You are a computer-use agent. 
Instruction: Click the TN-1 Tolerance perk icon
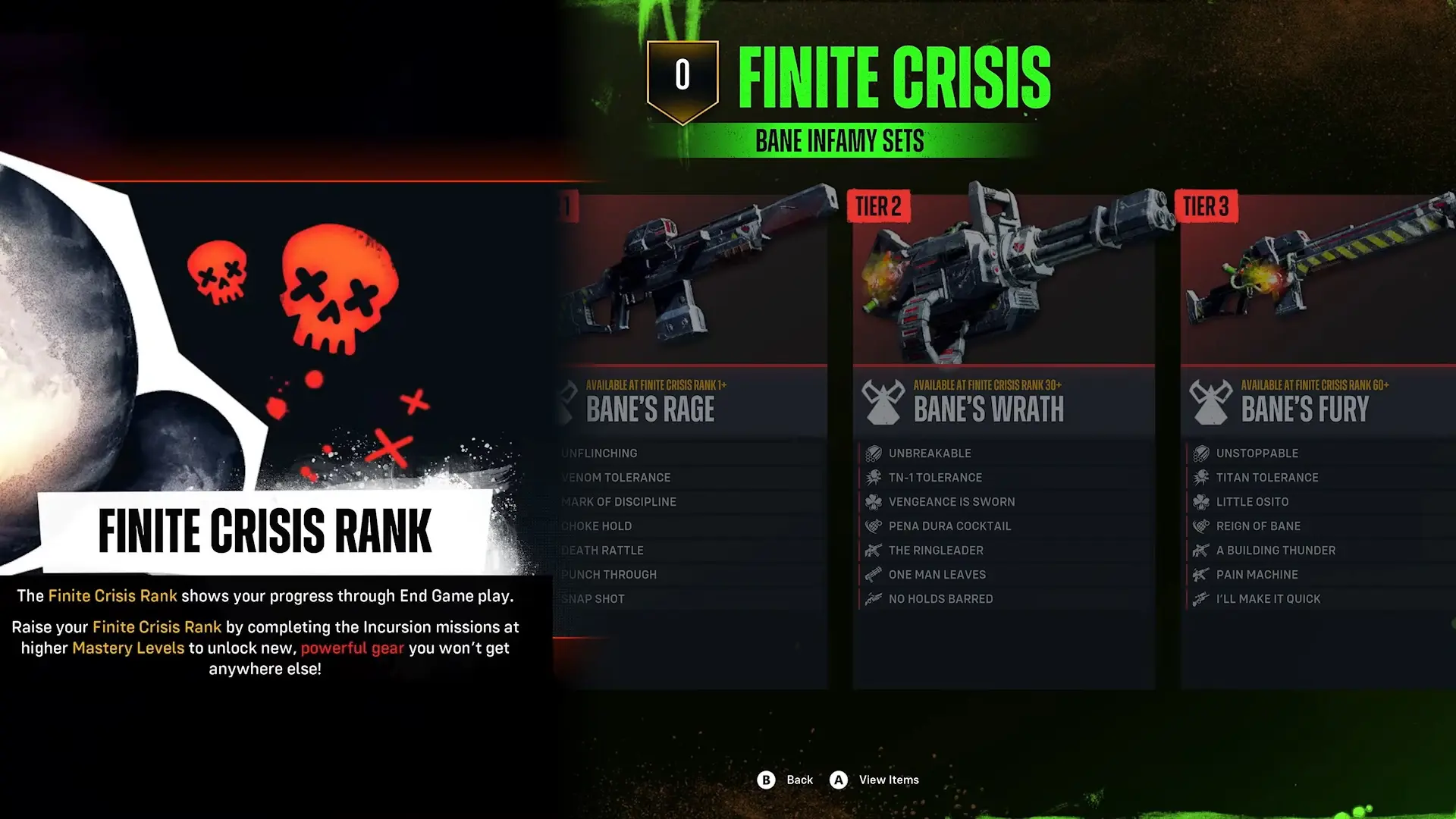pyautogui.click(x=872, y=477)
